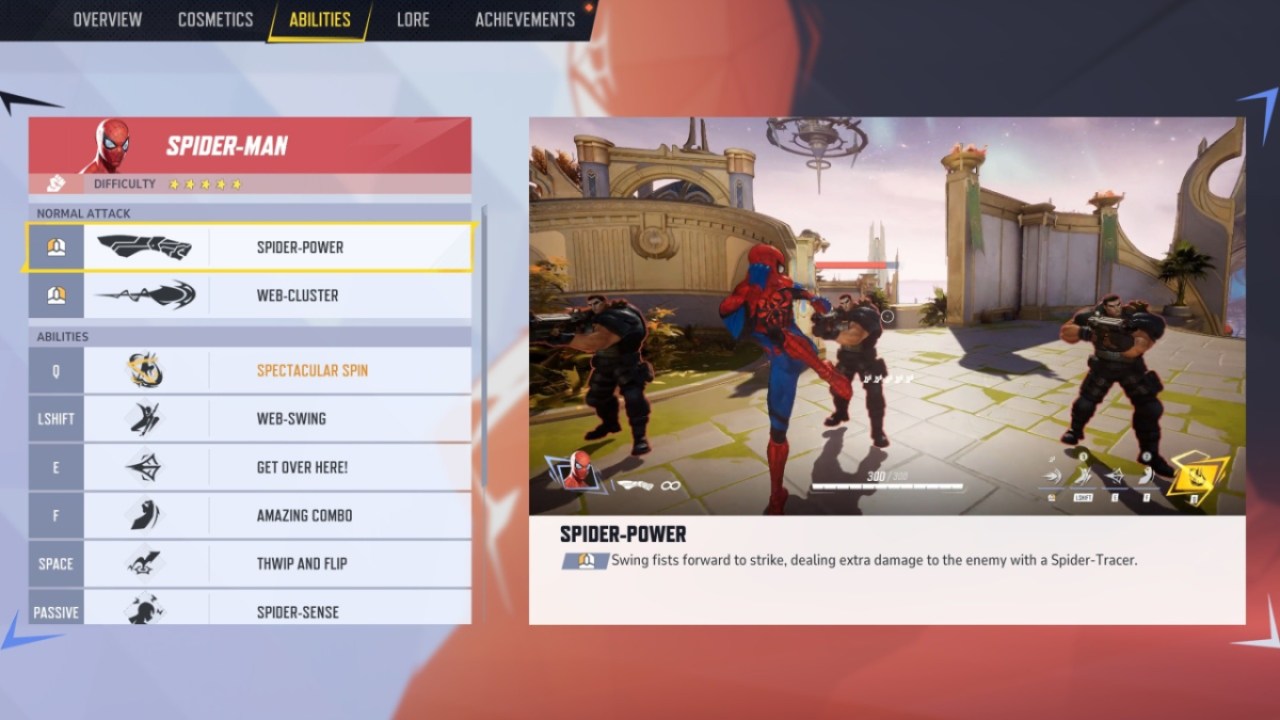Screen dimensions: 1280x720
Task: Select the Get Over Here! ability icon
Action: click(146, 467)
